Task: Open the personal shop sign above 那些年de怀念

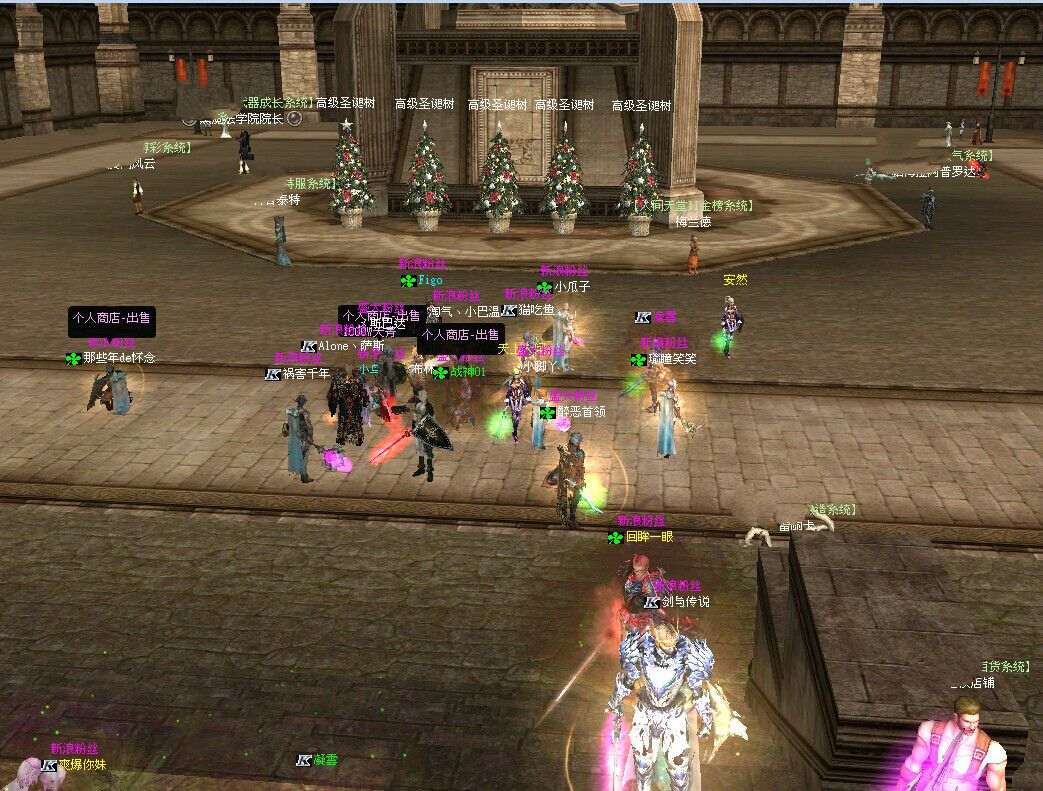Action: (x=111, y=320)
